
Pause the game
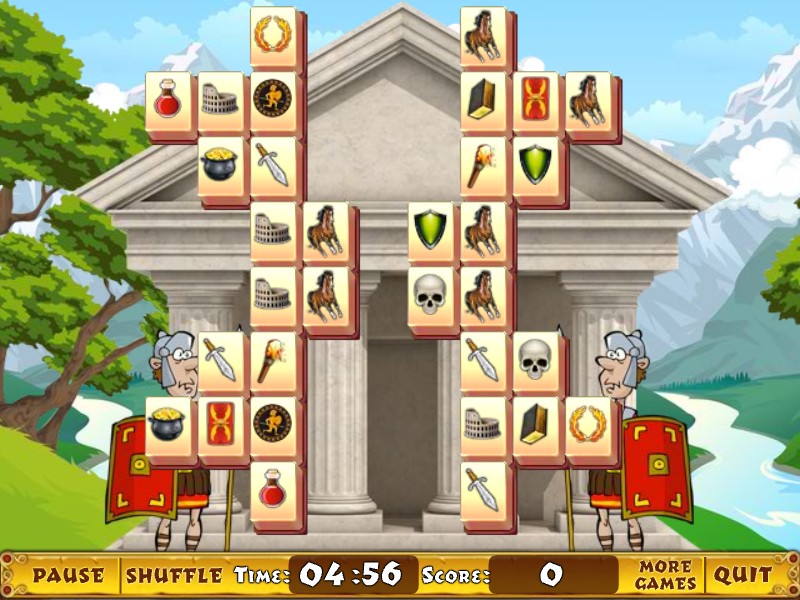pos(68,575)
